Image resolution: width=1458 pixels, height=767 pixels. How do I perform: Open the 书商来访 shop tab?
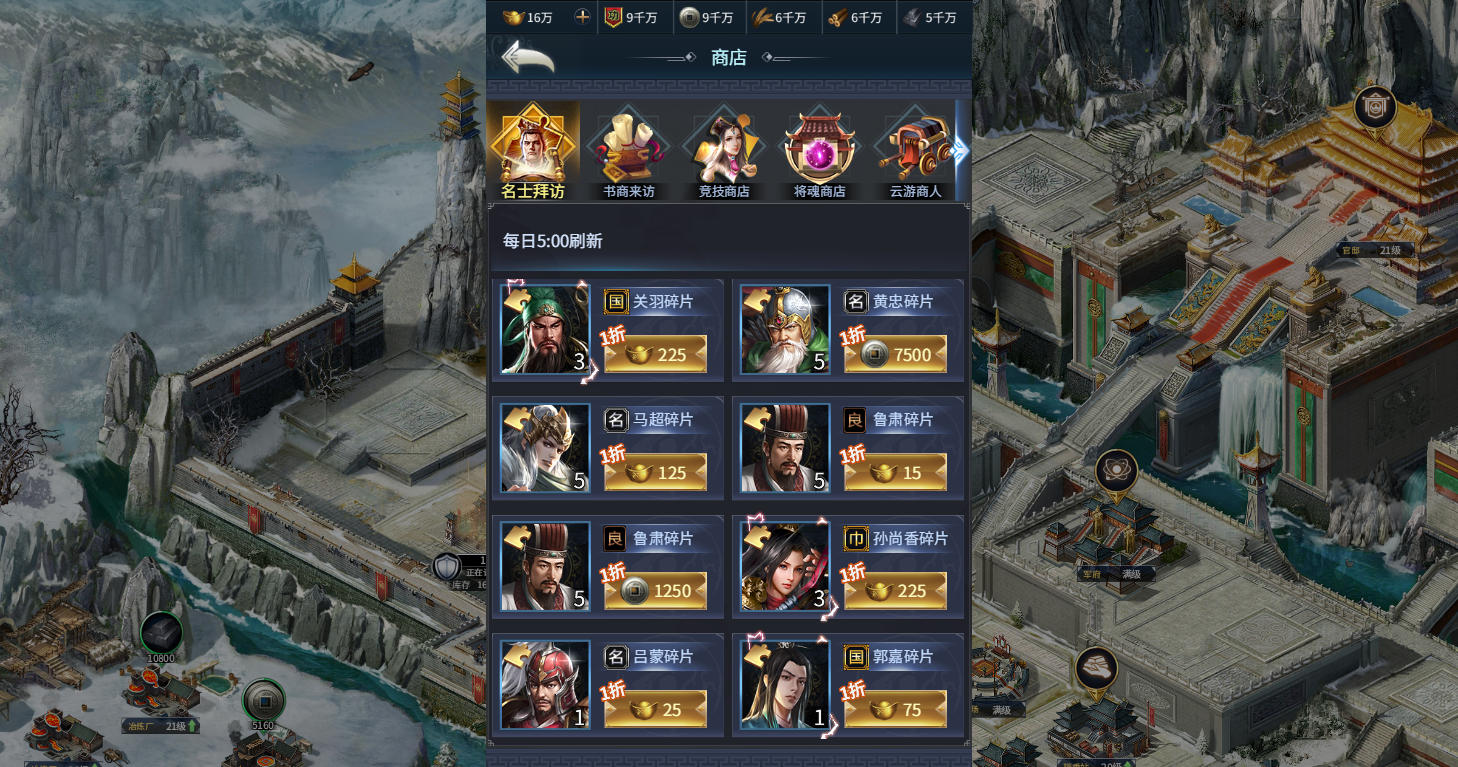point(629,152)
